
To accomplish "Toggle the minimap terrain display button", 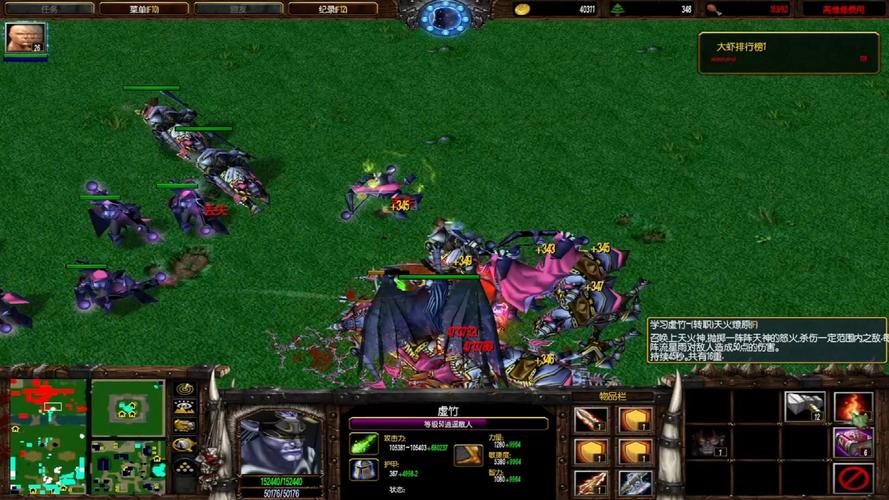I will click(x=185, y=407).
